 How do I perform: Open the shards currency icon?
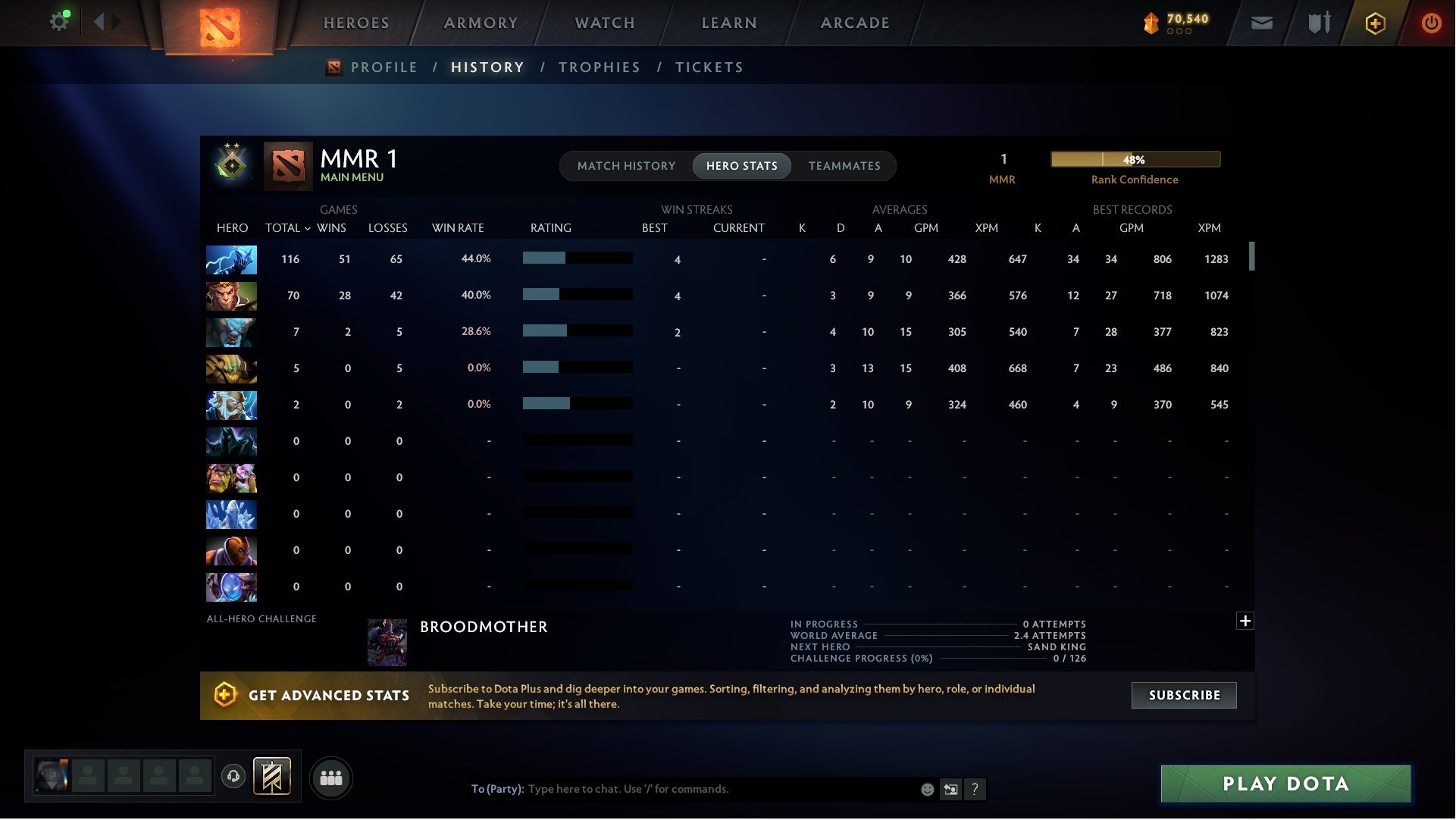[1151, 23]
